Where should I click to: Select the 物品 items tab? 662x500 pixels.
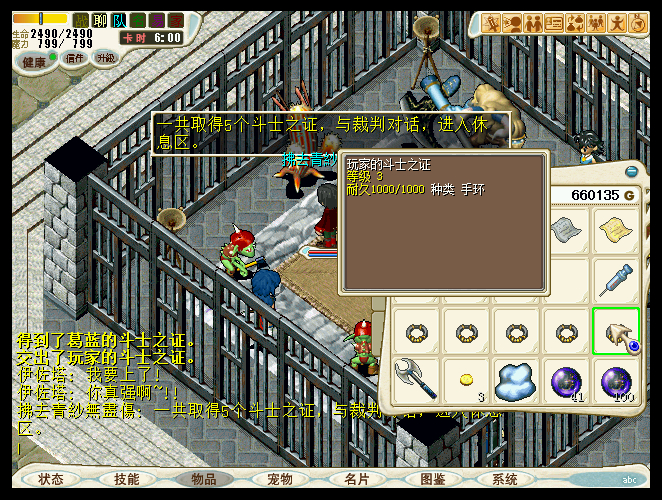click(x=204, y=480)
